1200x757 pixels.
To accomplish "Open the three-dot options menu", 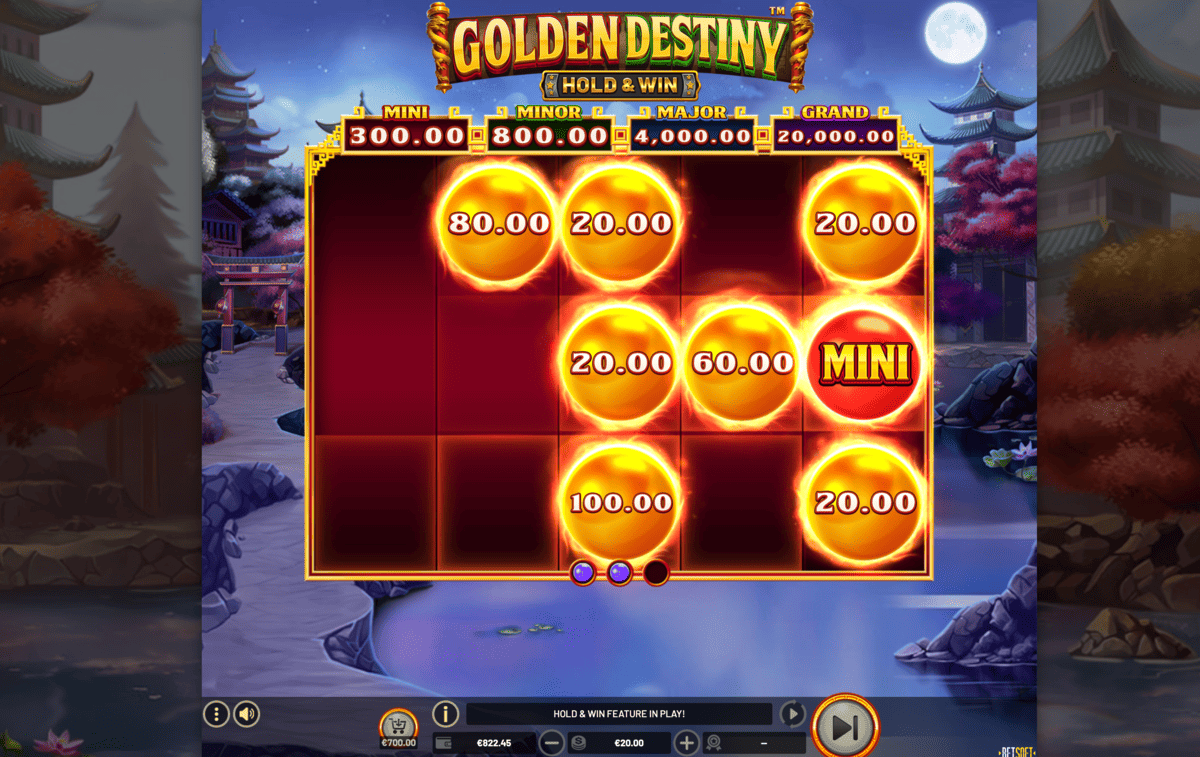I will pos(216,714).
